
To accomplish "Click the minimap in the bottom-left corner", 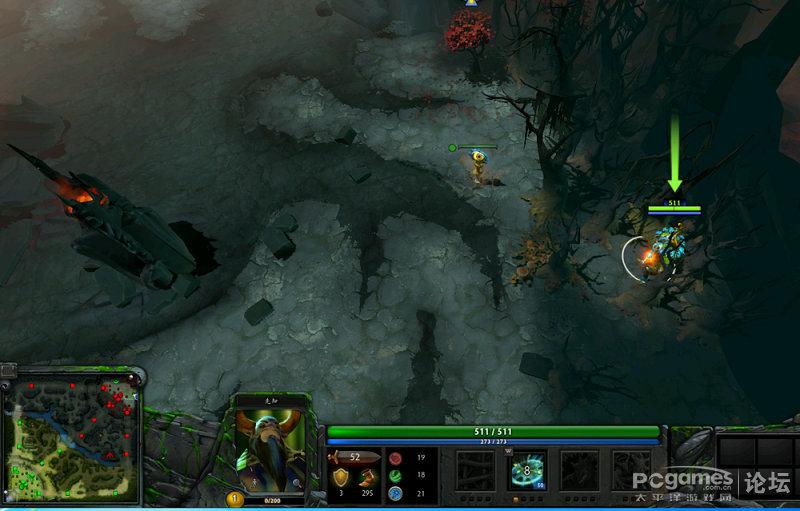I will 70,437.
